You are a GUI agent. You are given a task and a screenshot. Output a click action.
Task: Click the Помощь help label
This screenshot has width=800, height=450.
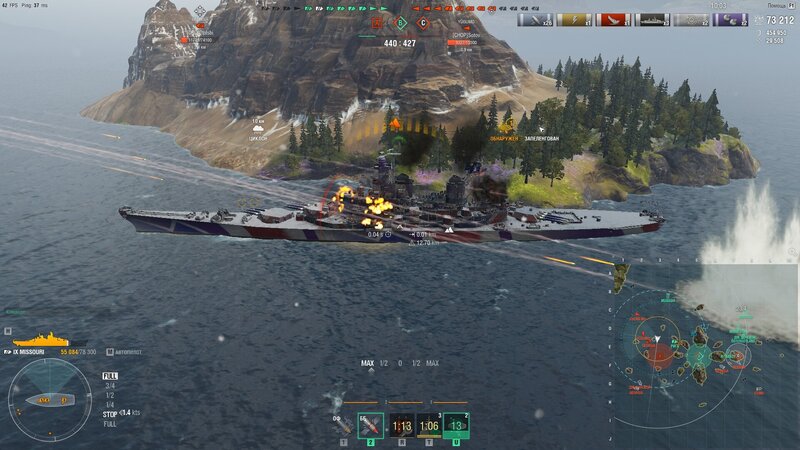pos(775,6)
